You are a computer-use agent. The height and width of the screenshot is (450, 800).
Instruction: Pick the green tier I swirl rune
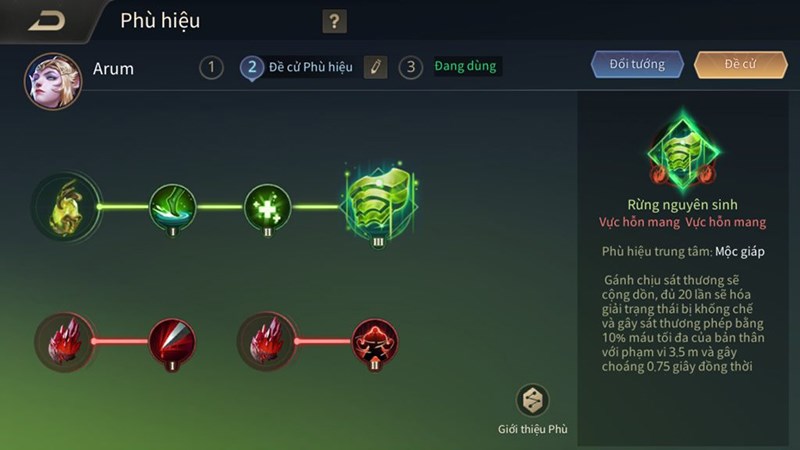(172, 207)
